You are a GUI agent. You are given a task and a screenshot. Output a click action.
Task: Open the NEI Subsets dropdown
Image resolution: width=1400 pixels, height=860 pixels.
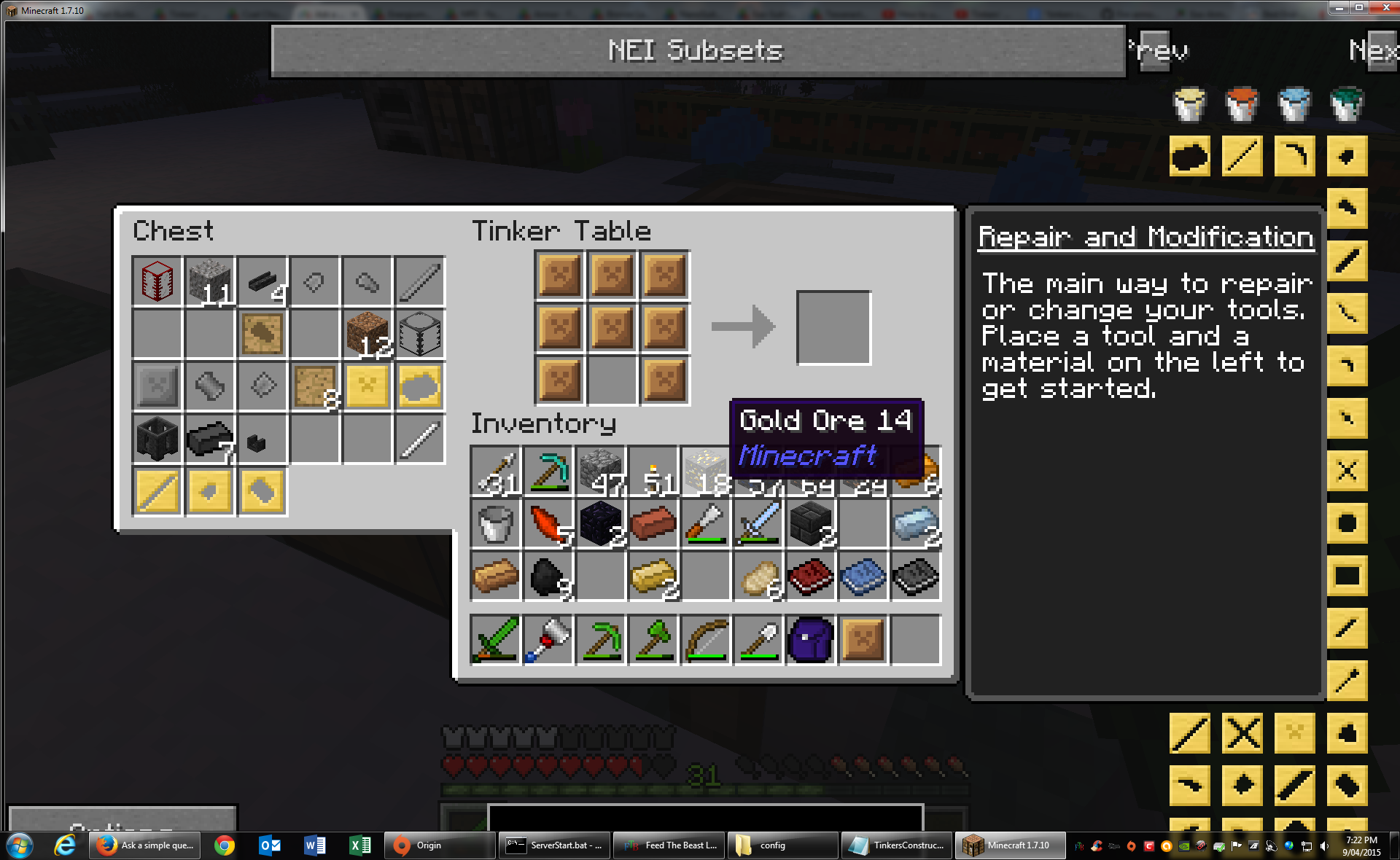[698, 51]
